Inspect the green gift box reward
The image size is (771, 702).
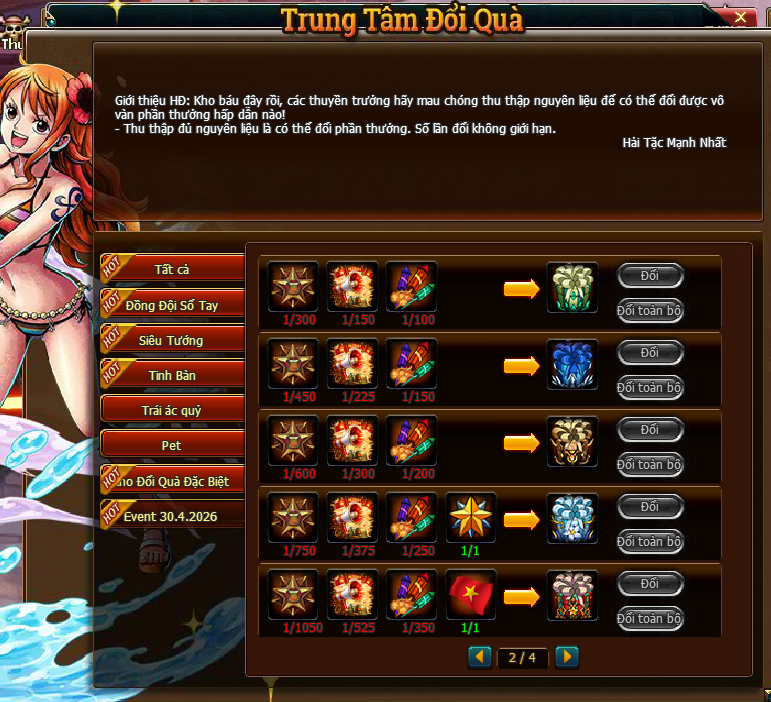point(573,287)
